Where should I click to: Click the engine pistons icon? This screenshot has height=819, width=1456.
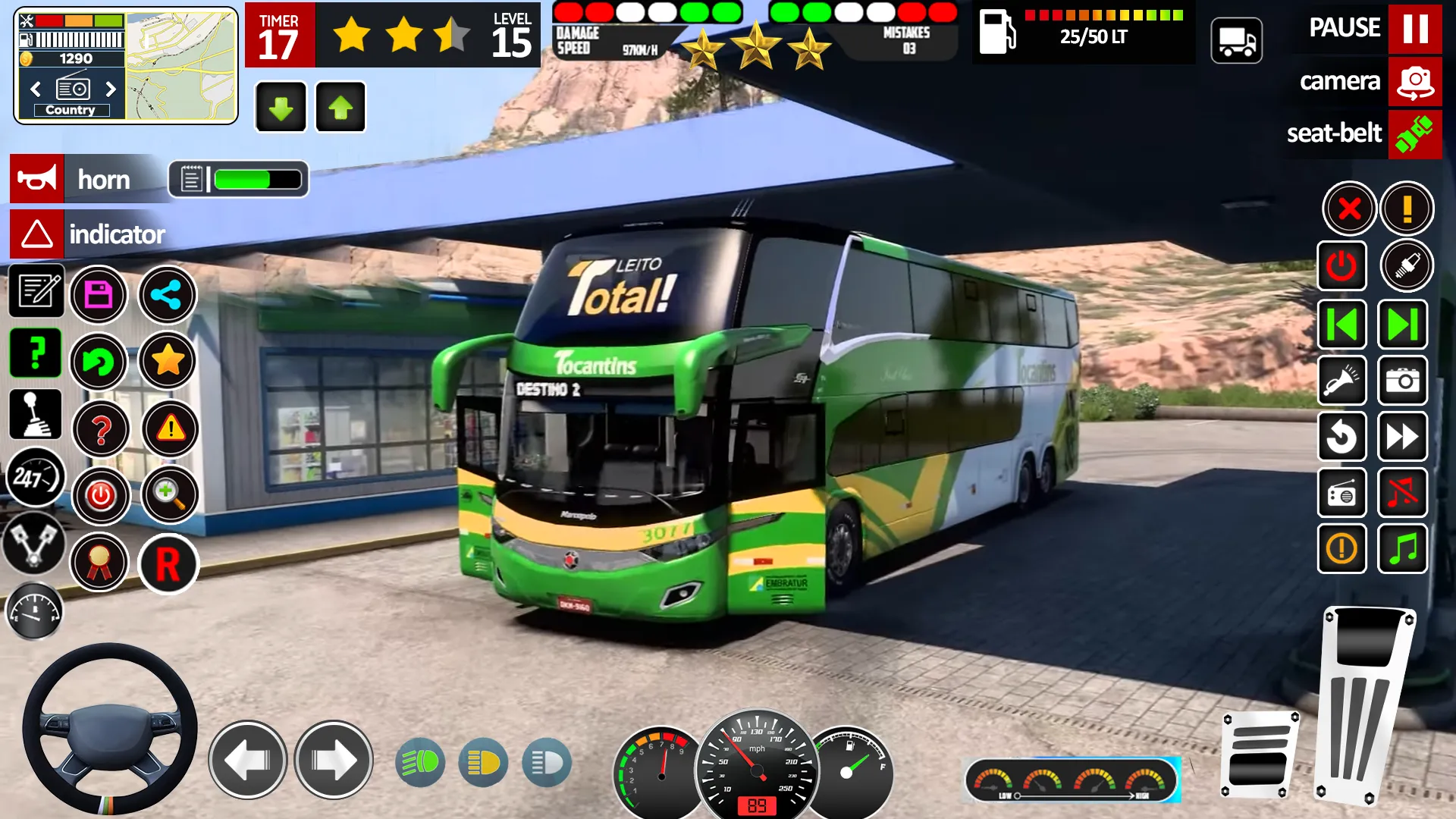[x=36, y=540]
